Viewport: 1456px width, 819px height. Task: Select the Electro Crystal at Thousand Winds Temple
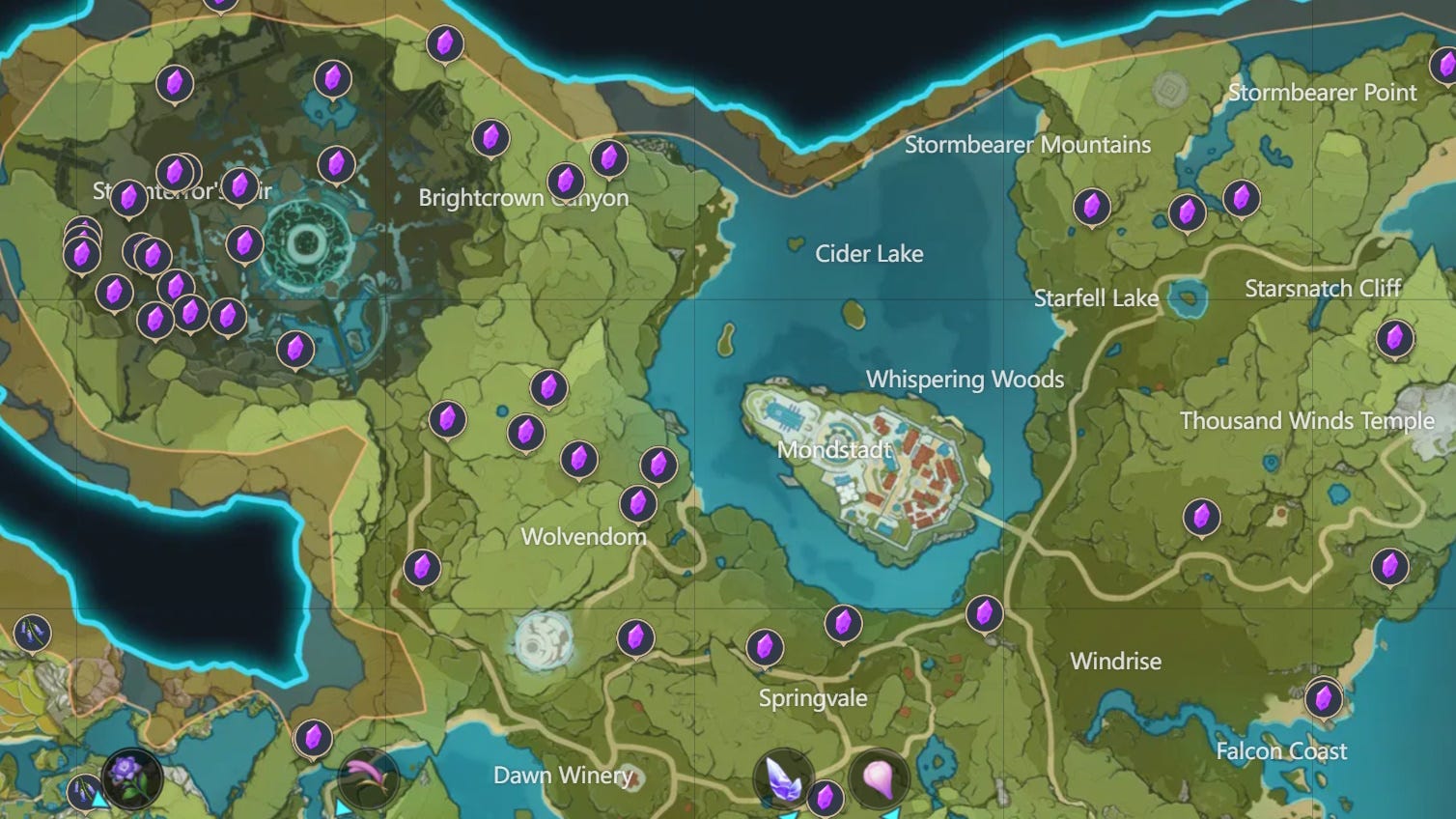coord(1202,516)
